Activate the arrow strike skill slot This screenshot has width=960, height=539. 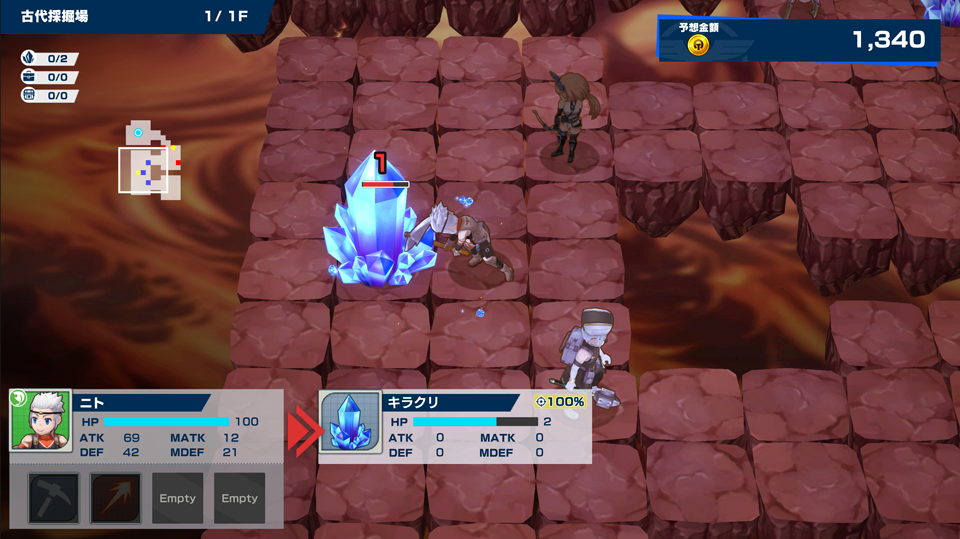[115, 498]
